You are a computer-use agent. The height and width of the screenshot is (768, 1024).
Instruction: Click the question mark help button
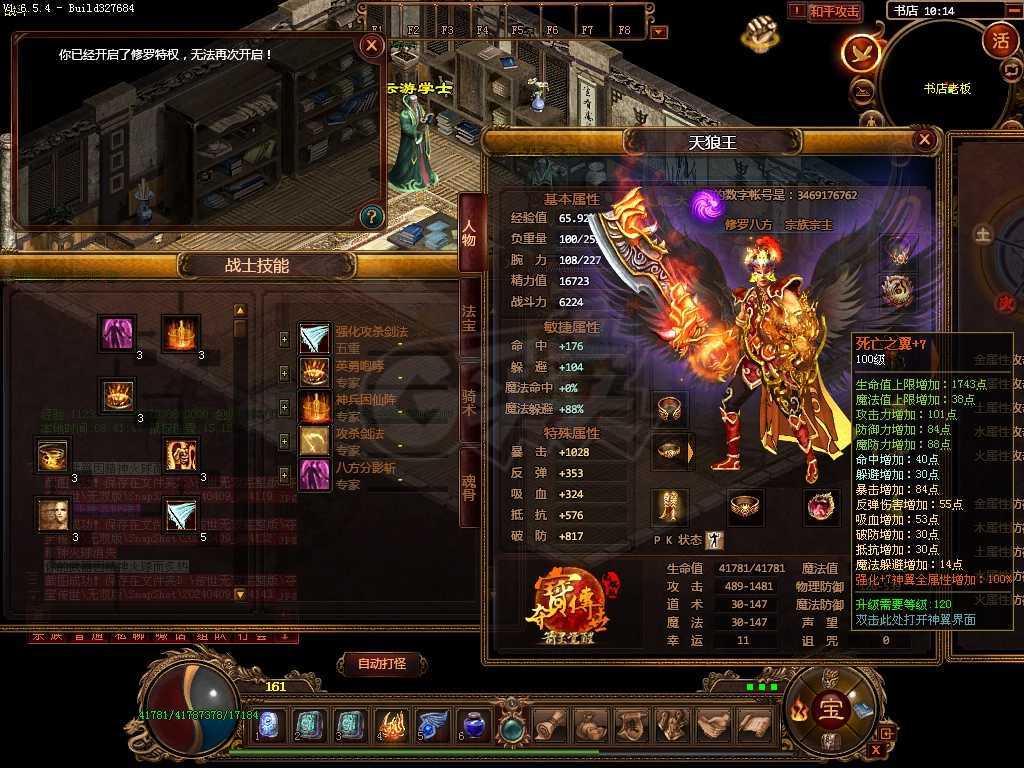371,216
